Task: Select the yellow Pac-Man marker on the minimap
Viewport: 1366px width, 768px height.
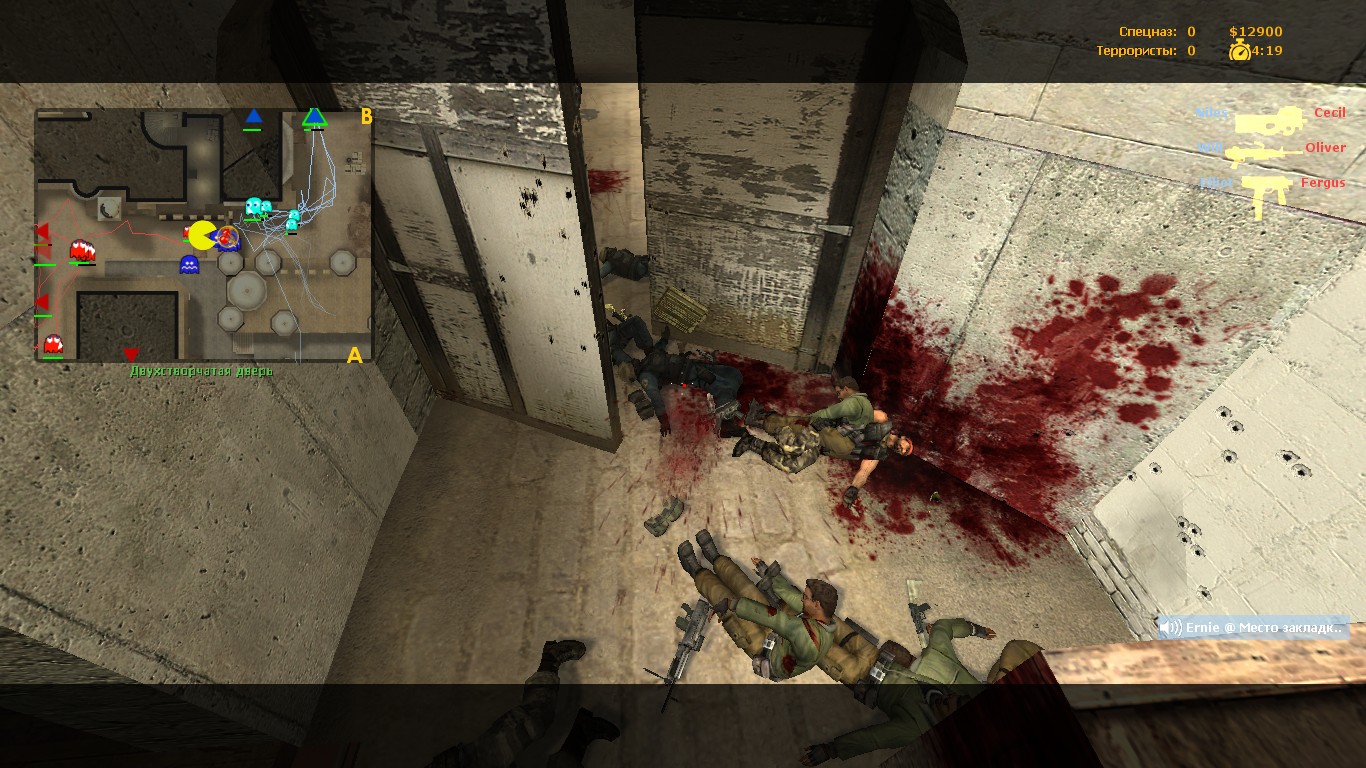Action: pos(203,236)
